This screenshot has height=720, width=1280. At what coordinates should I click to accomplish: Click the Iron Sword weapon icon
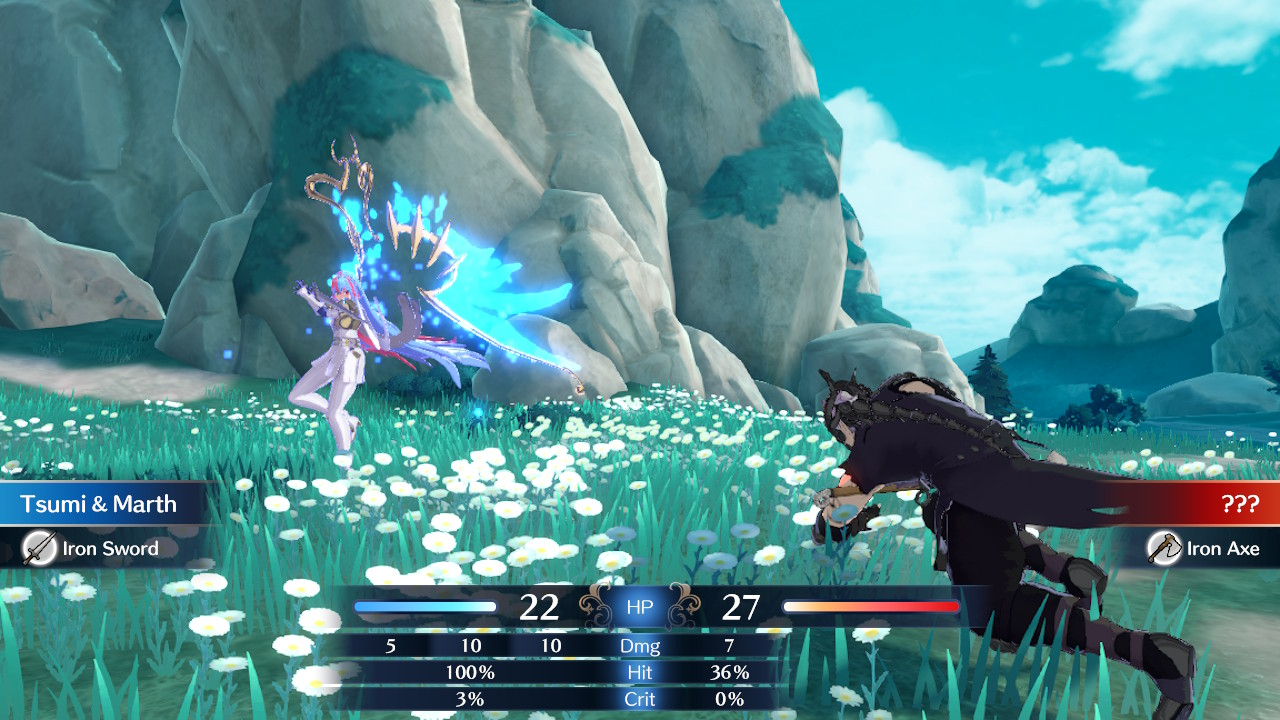[39, 548]
